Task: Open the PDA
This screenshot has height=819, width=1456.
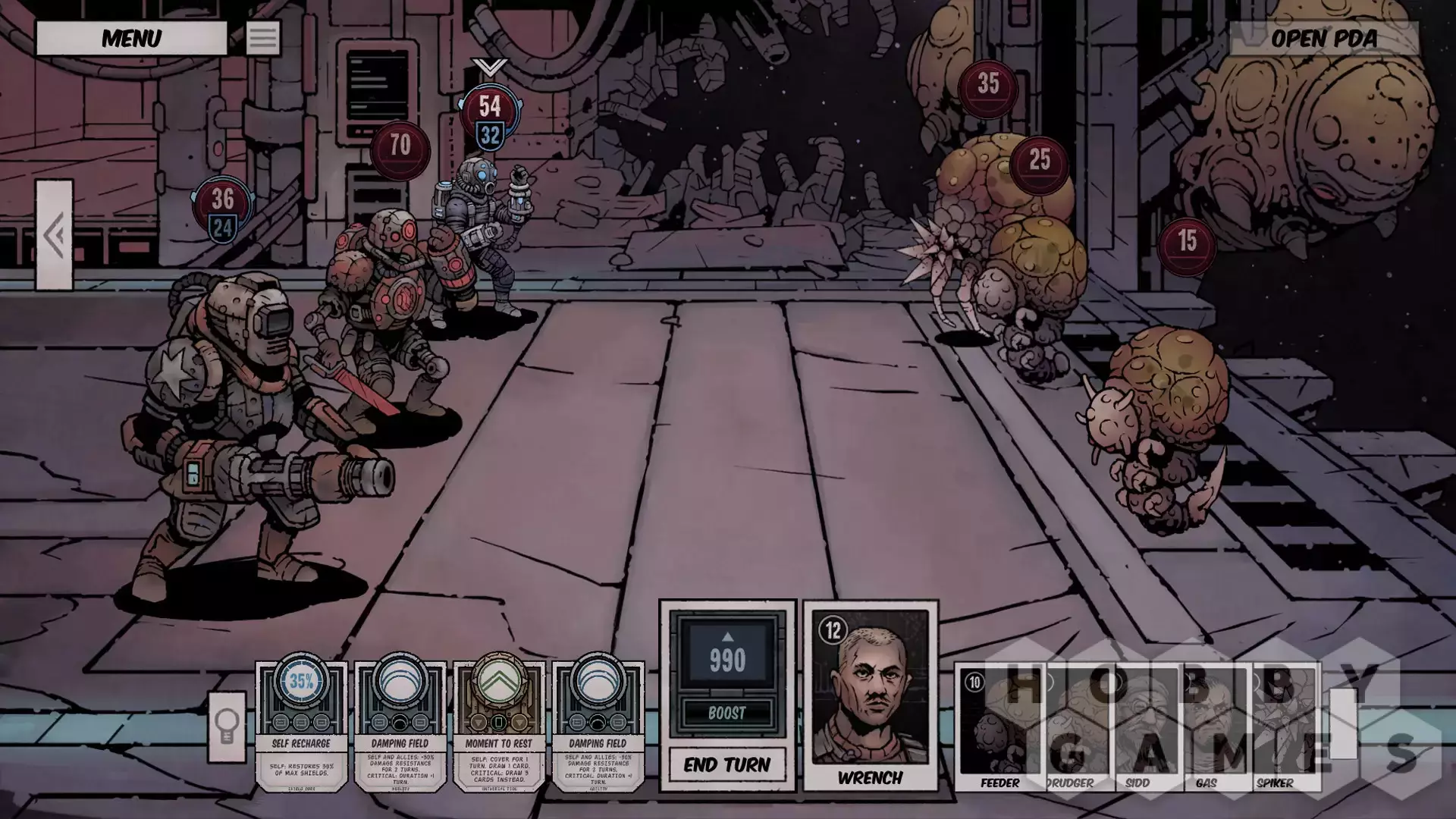Action: [1323, 38]
